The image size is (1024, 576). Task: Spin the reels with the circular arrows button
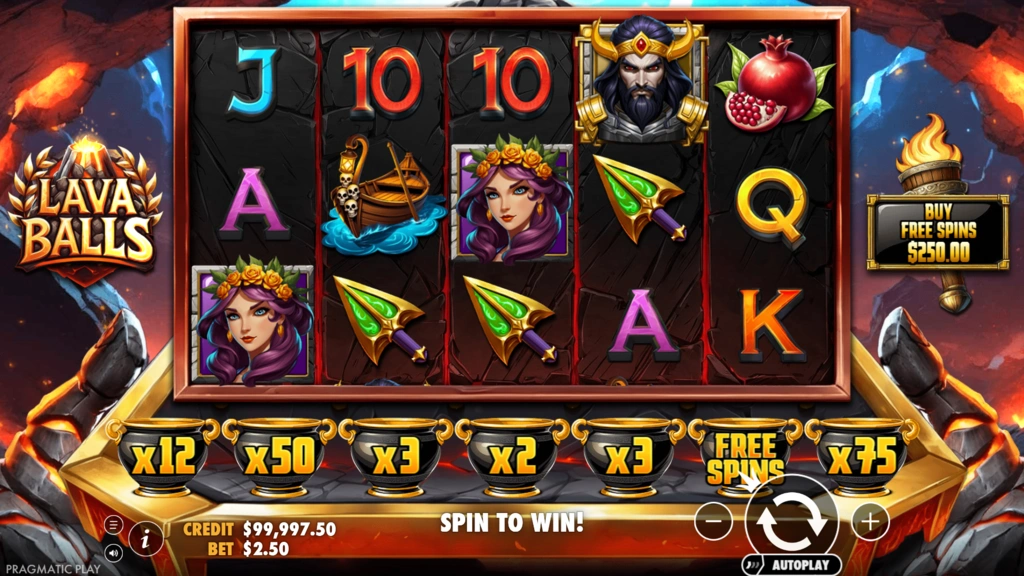click(791, 520)
